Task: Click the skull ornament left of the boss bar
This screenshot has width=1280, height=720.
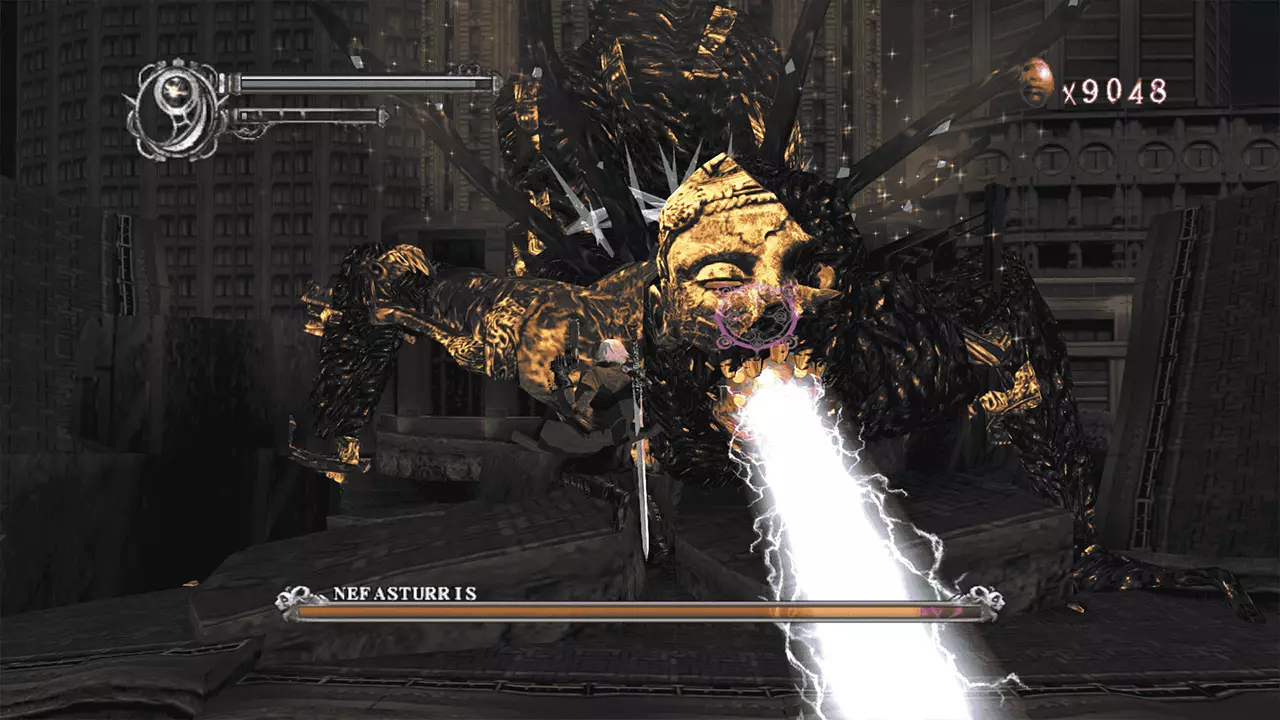Action: coord(290,597)
